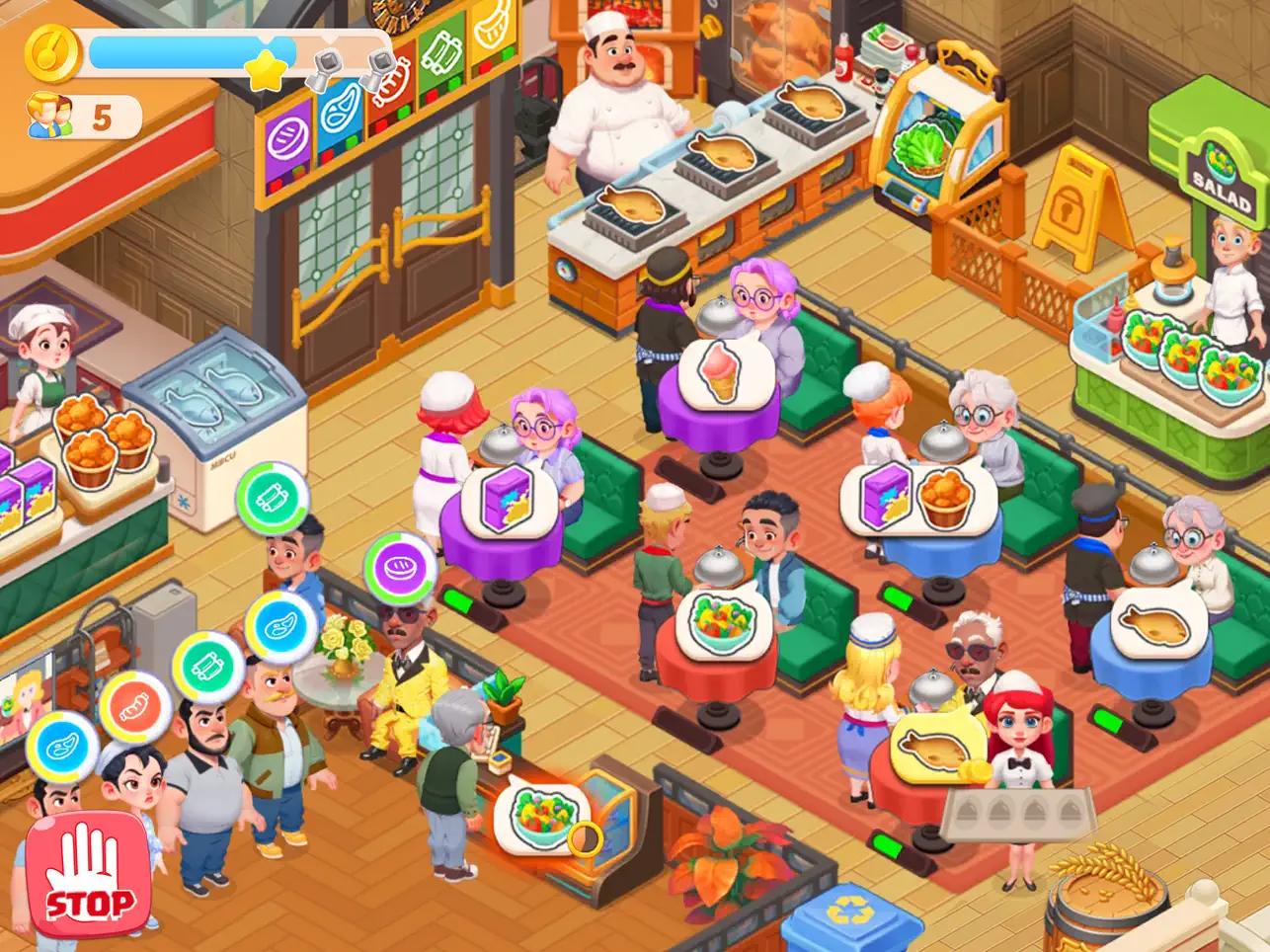Click the purple pie order bubble
Image resolution: width=1270 pixels, height=952 pixels.
(x=397, y=566)
